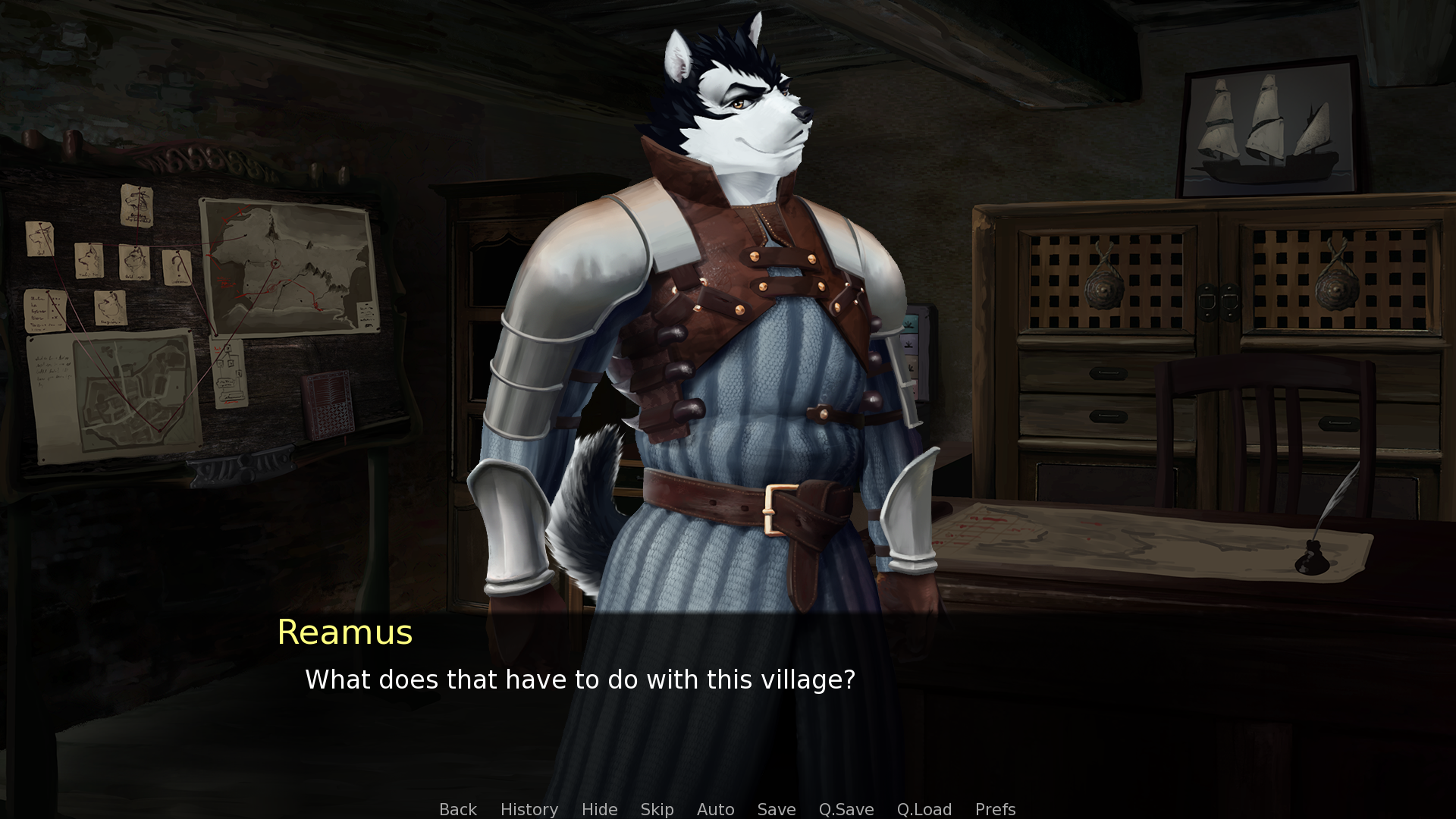Open the Prefs settings menu
This screenshot has width=1456, height=819.
(995, 809)
